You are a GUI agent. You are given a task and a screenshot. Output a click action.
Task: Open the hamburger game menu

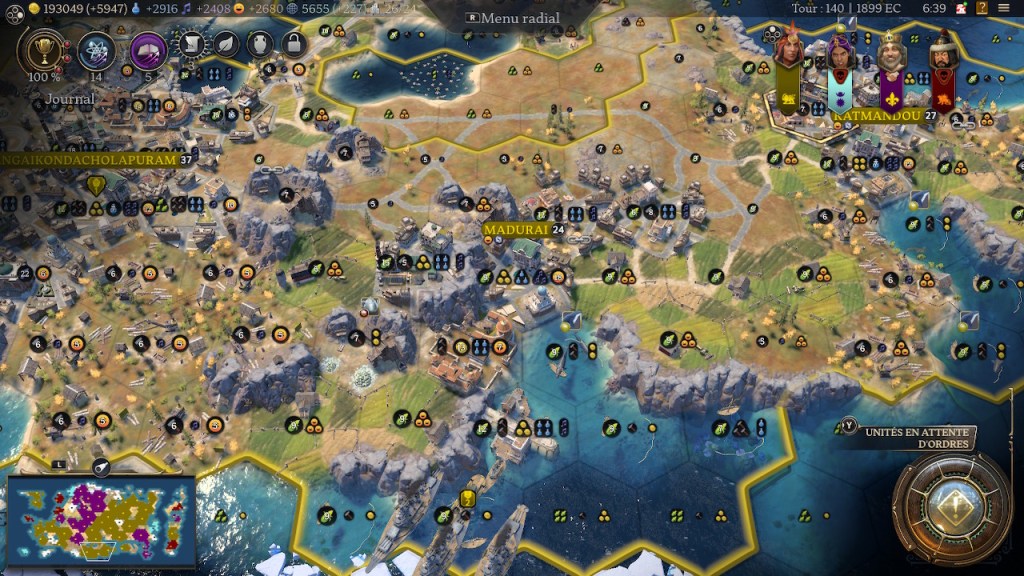point(1003,8)
